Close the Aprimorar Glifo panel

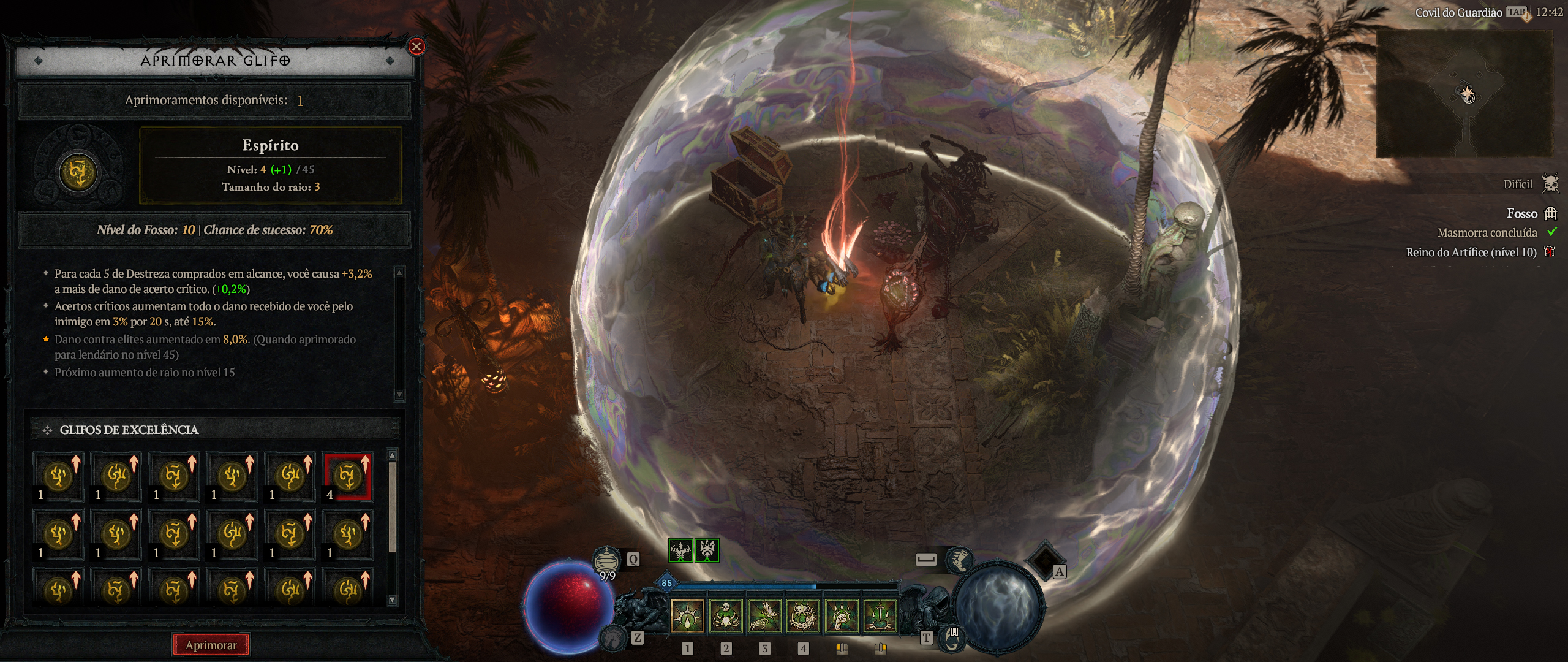(417, 47)
